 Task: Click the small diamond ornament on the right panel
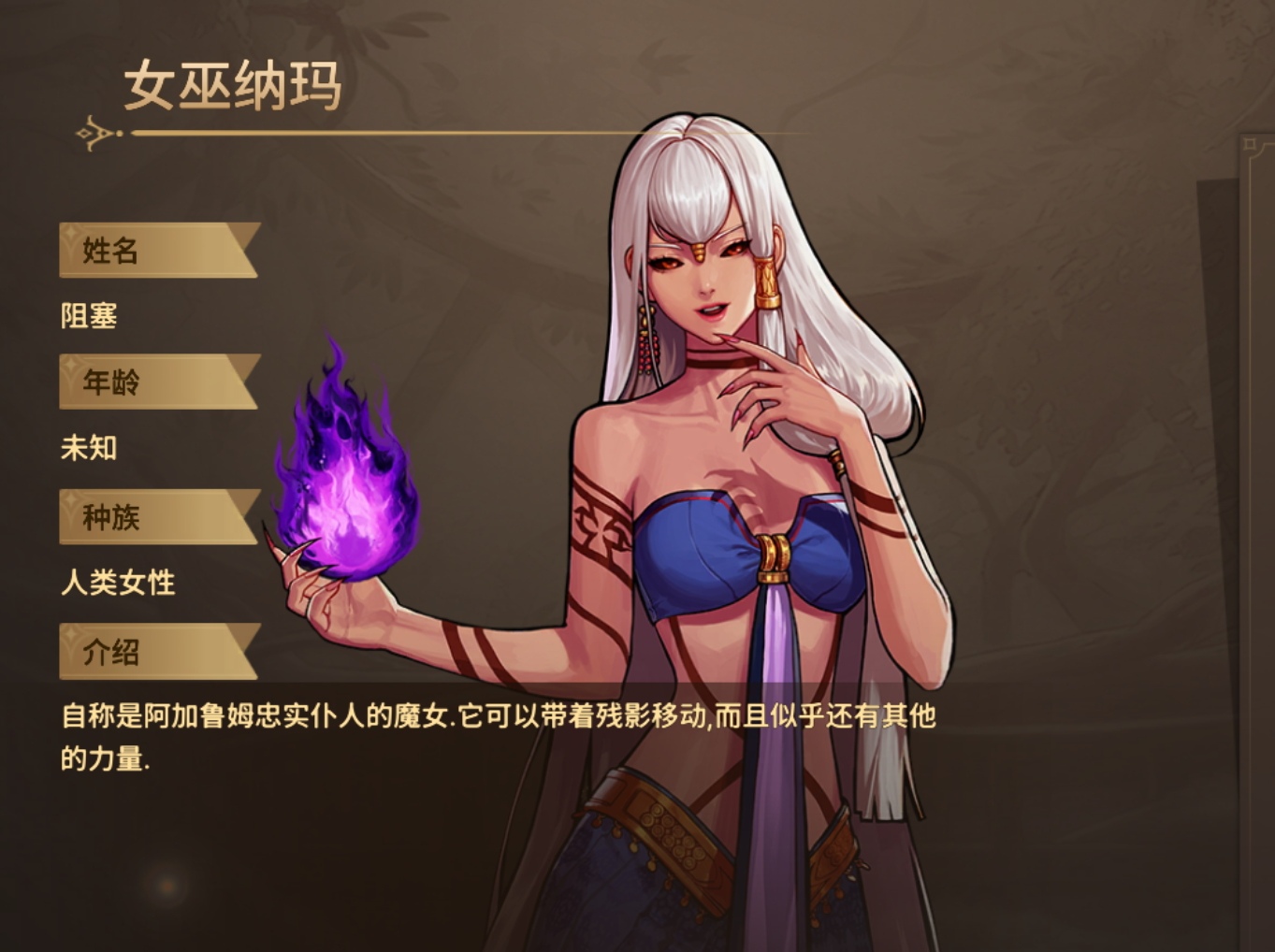pos(1250,144)
